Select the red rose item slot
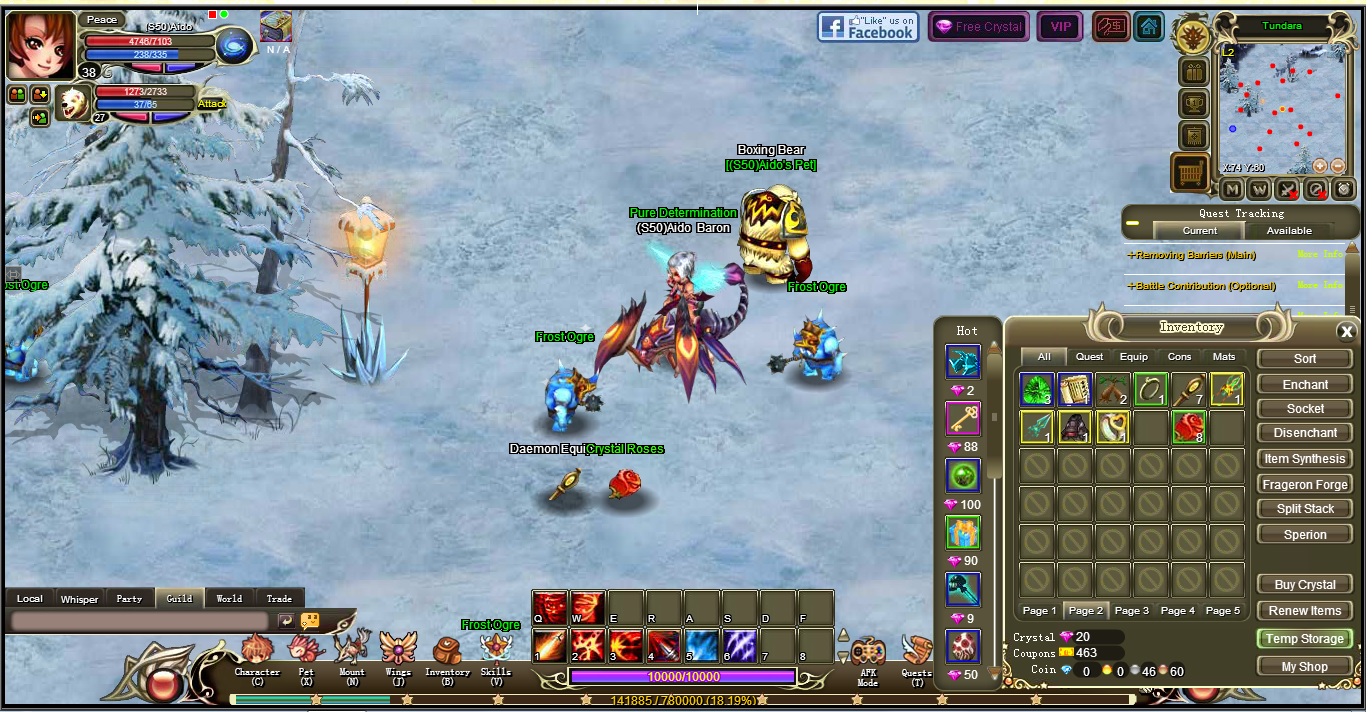1372x712 pixels. (1189, 427)
